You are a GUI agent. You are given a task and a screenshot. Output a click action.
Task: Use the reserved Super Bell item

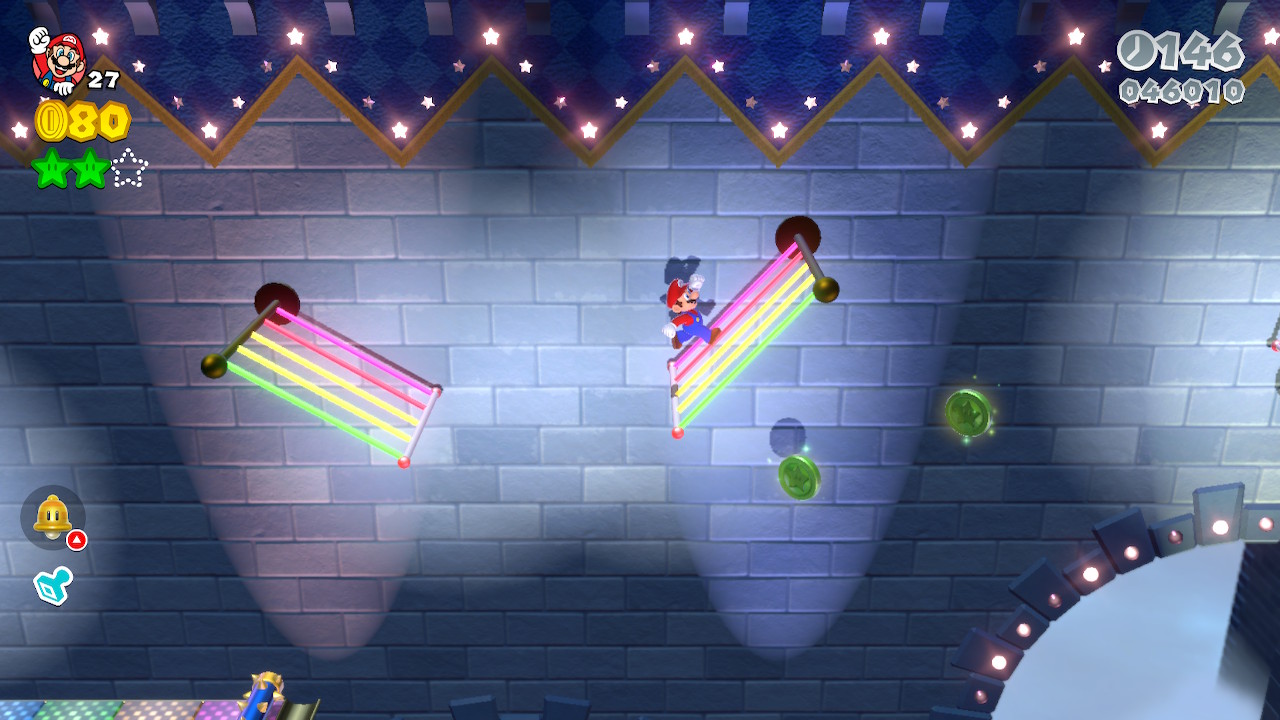[52, 517]
